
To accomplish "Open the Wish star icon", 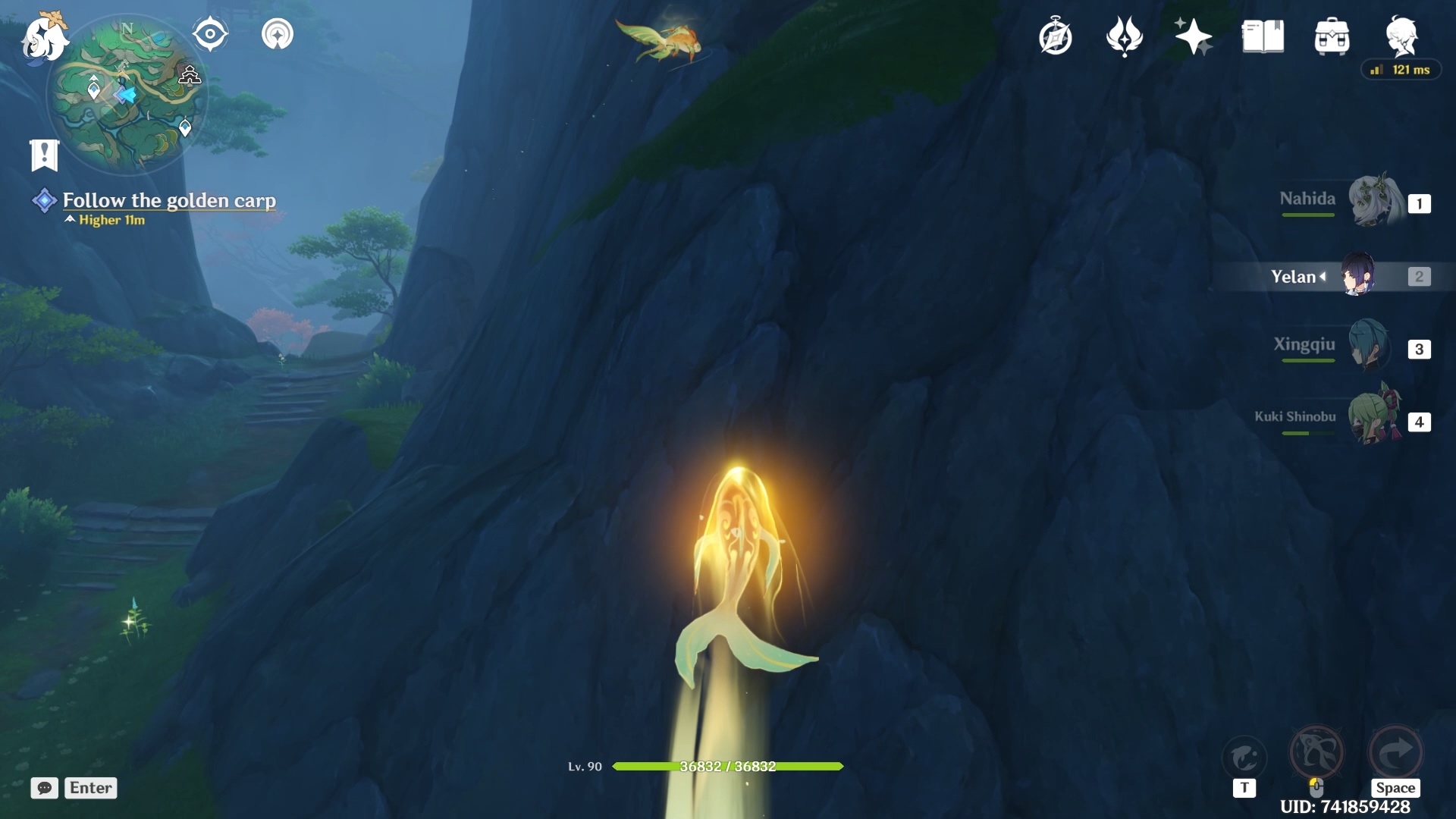I will coord(1193,36).
